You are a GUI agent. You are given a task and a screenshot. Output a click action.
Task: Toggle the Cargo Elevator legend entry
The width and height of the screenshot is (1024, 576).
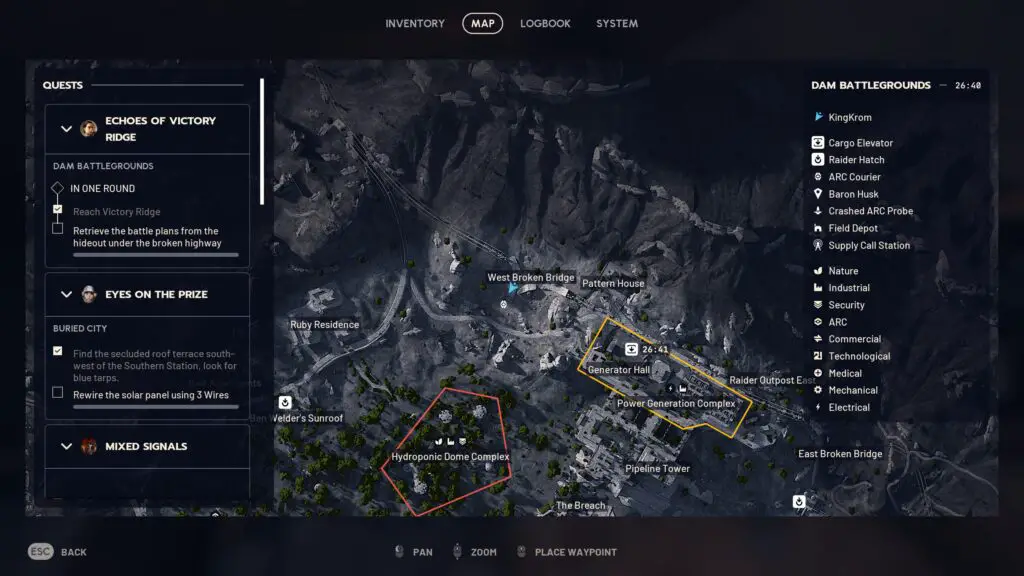coord(860,143)
